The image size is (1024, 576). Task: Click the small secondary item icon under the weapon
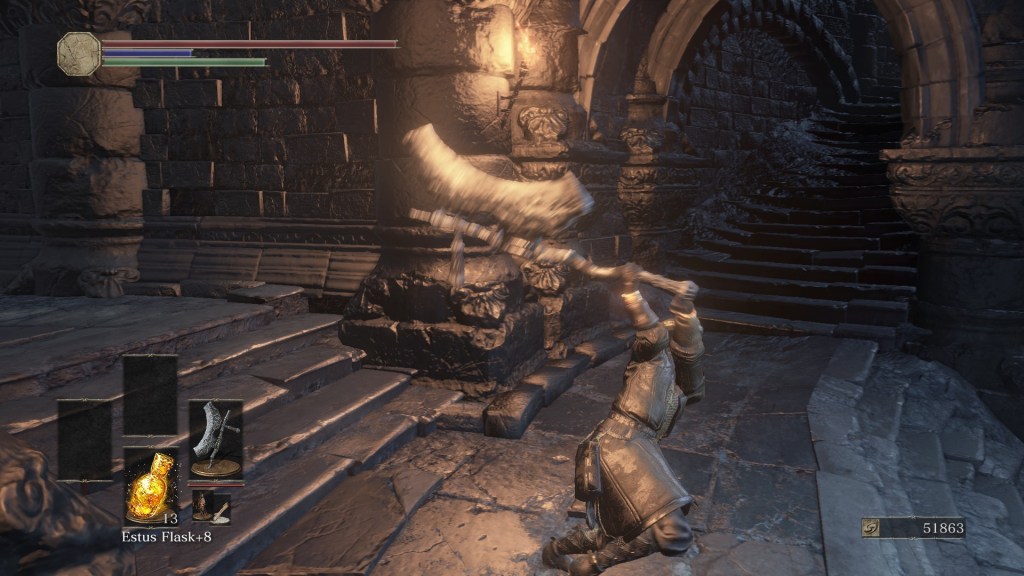[x=211, y=507]
